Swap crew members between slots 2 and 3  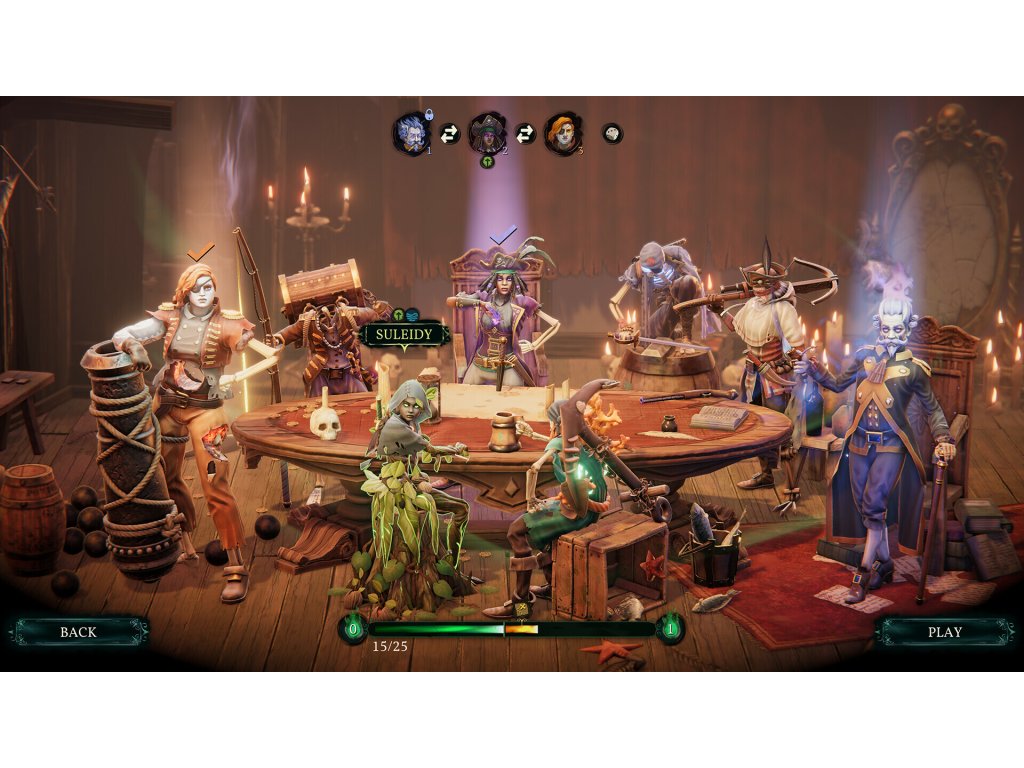pyautogui.click(x=525, y=133)
